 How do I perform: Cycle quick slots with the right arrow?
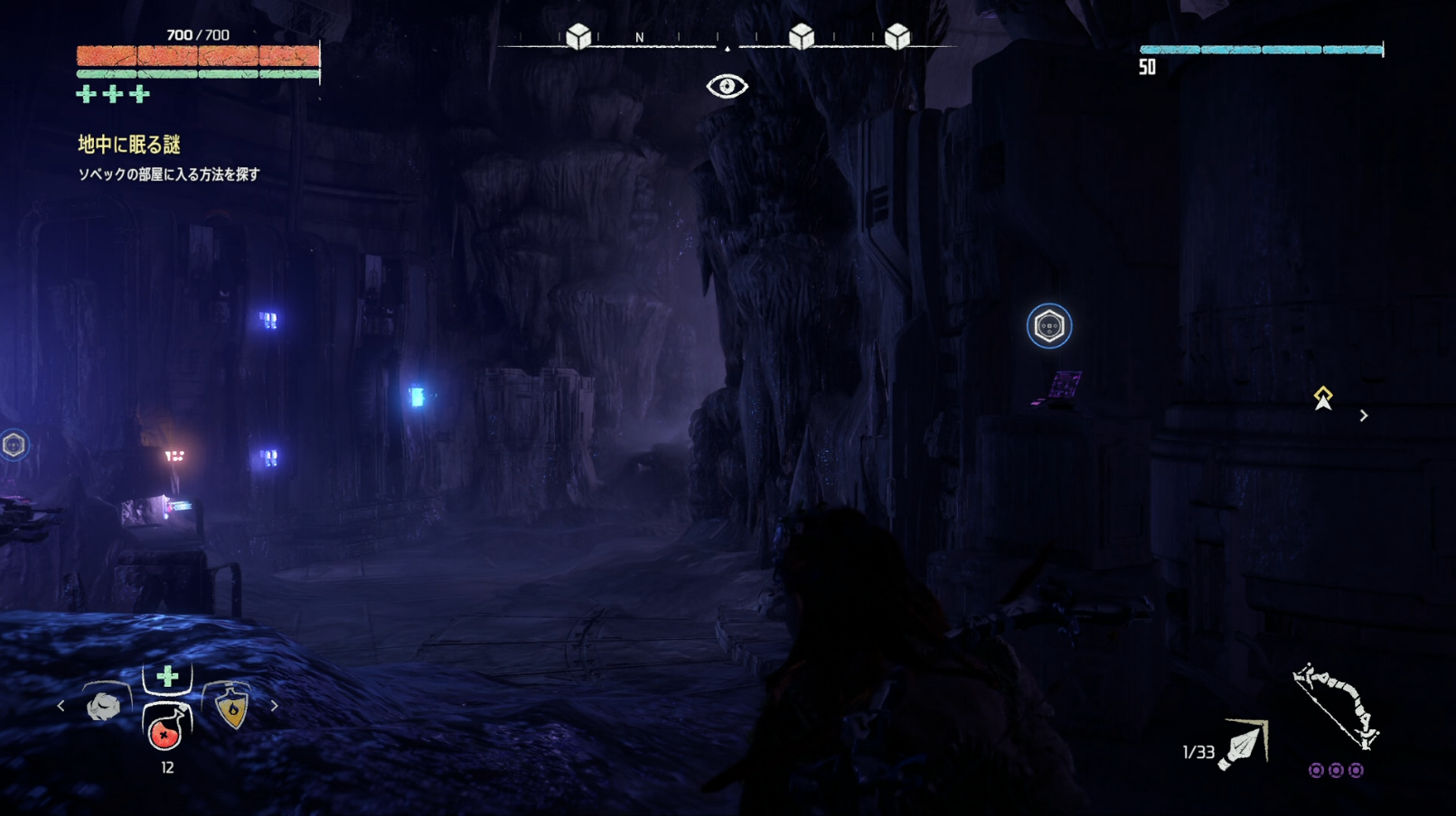(274, 706)
